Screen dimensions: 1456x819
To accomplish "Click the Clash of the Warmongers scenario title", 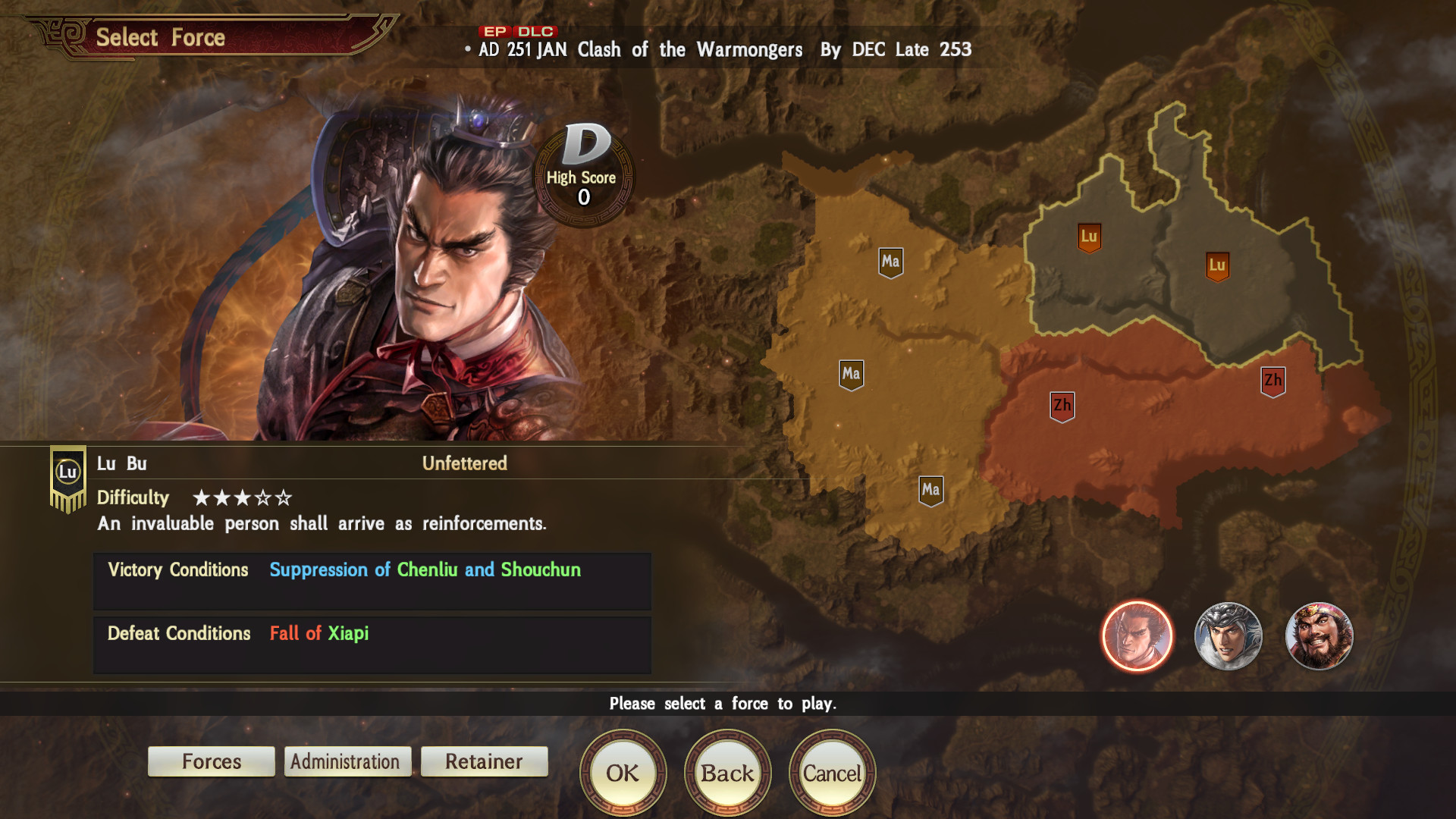I will point(689,50).
